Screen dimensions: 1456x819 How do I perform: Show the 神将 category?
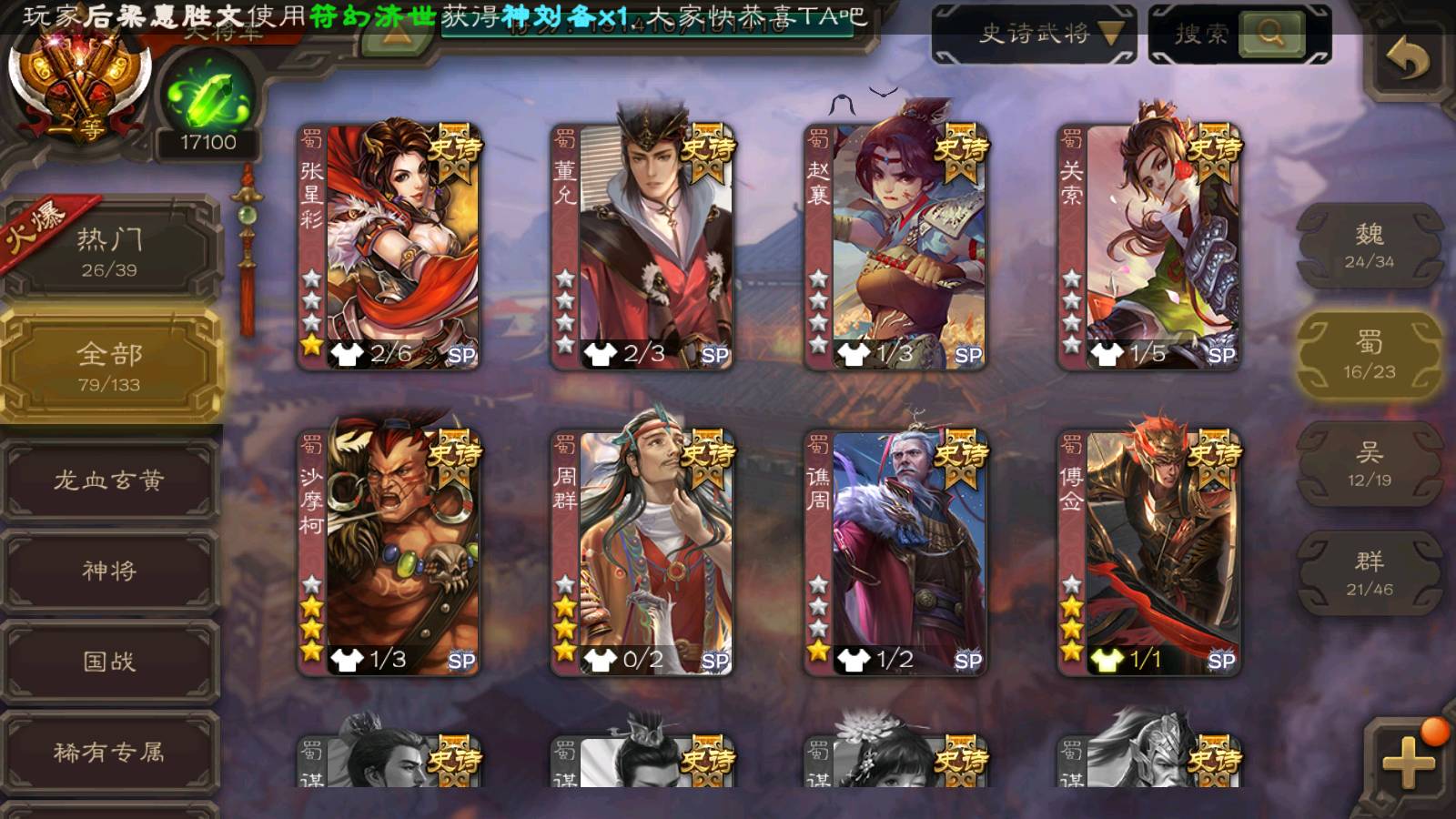[x=109, y=571]
